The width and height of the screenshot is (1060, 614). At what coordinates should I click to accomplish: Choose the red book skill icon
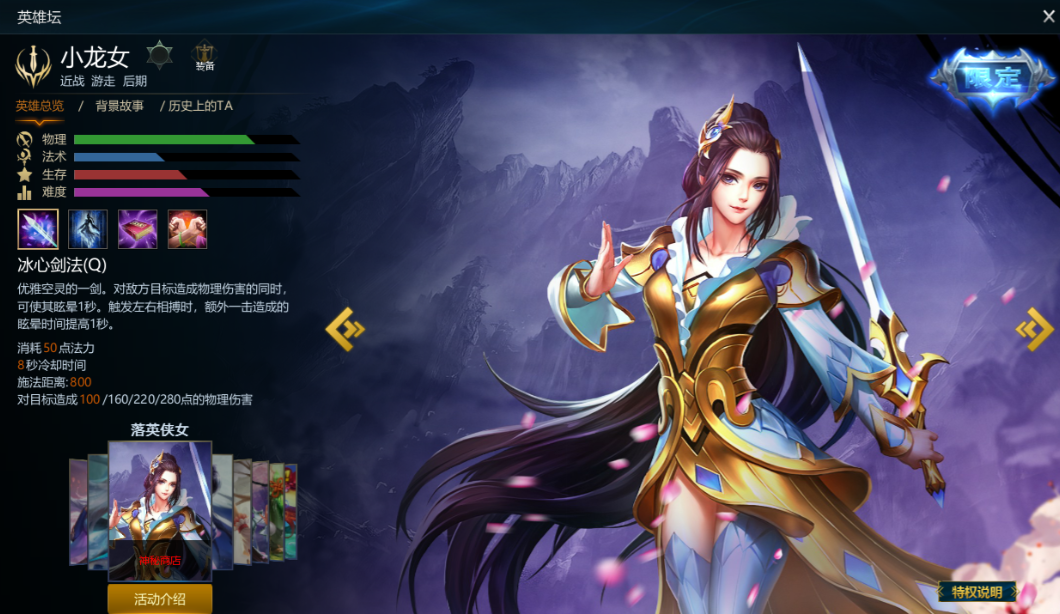coord(138,229)
